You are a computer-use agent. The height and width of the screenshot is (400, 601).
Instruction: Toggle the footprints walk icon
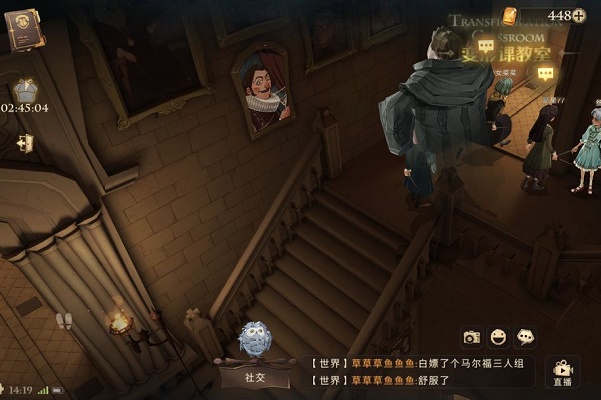coord(65,320)
